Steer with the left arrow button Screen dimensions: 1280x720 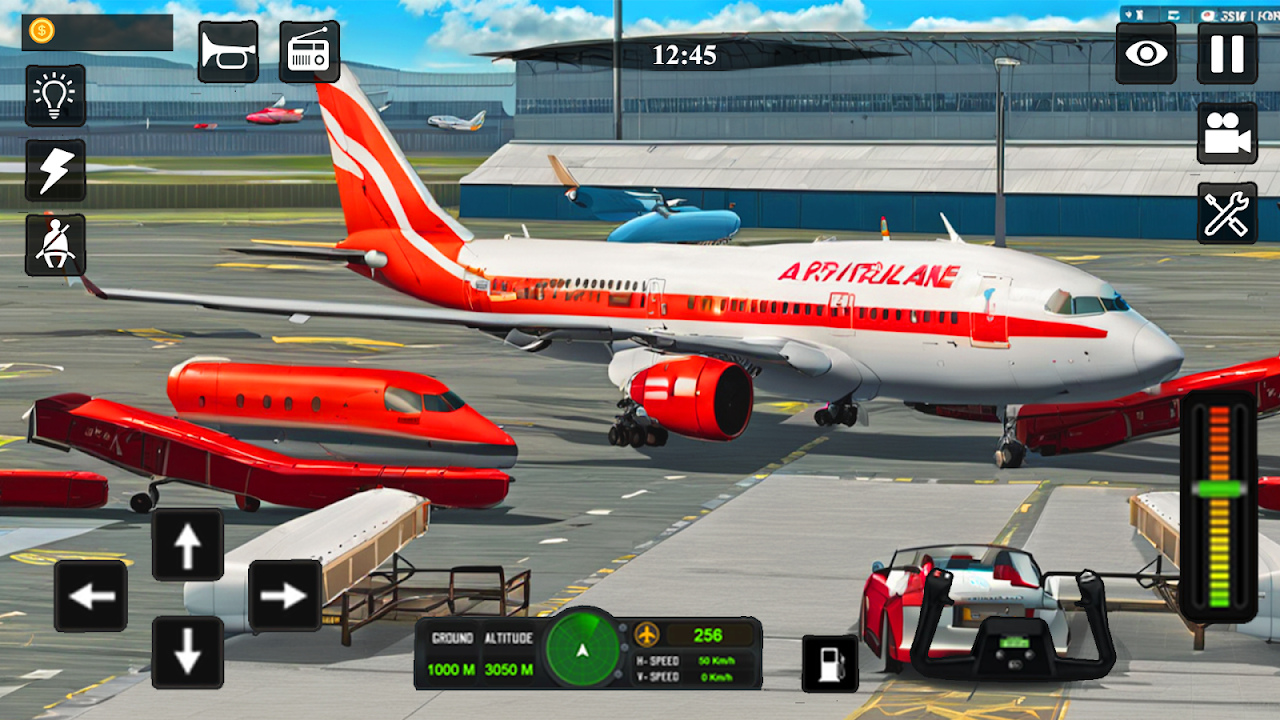click(91, 596)
